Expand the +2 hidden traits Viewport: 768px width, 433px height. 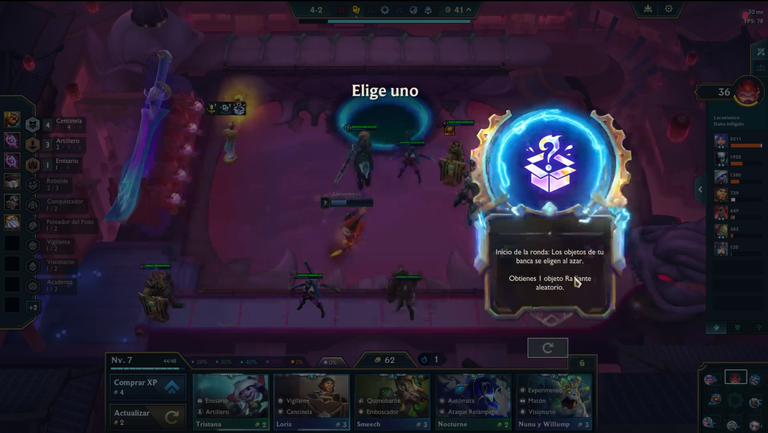point(33,306)
